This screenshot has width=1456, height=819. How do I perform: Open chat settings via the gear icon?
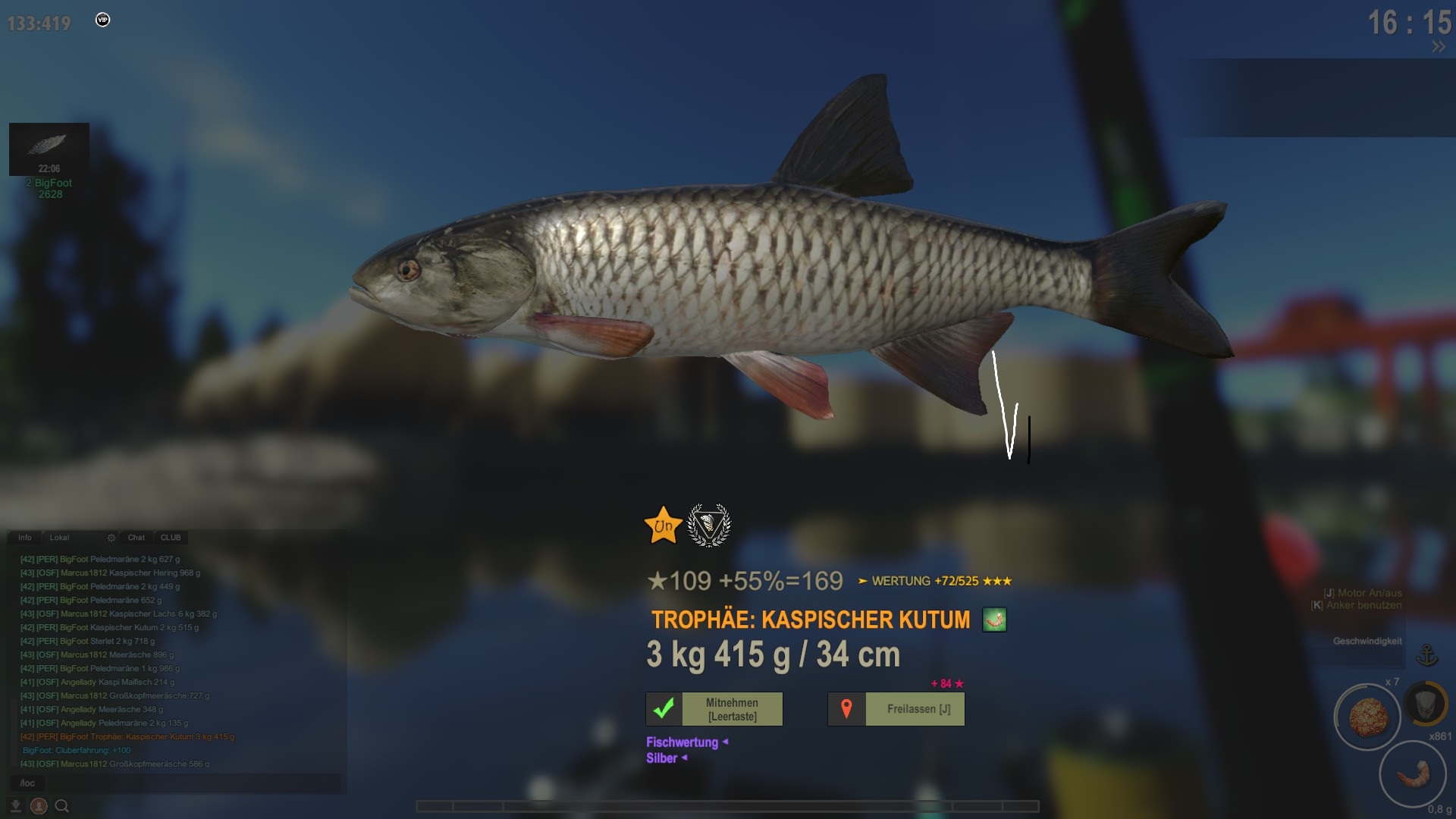click(x=111, y=538)
